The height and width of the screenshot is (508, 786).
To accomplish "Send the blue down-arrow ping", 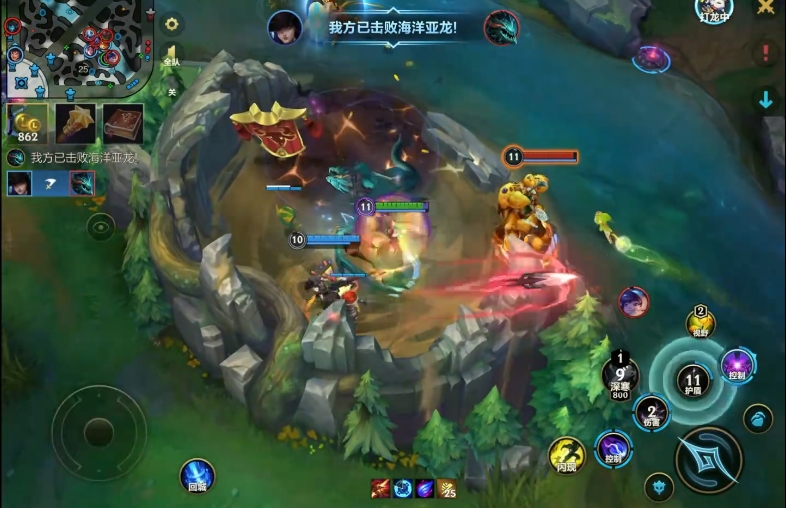I will (x=766, y=99).
